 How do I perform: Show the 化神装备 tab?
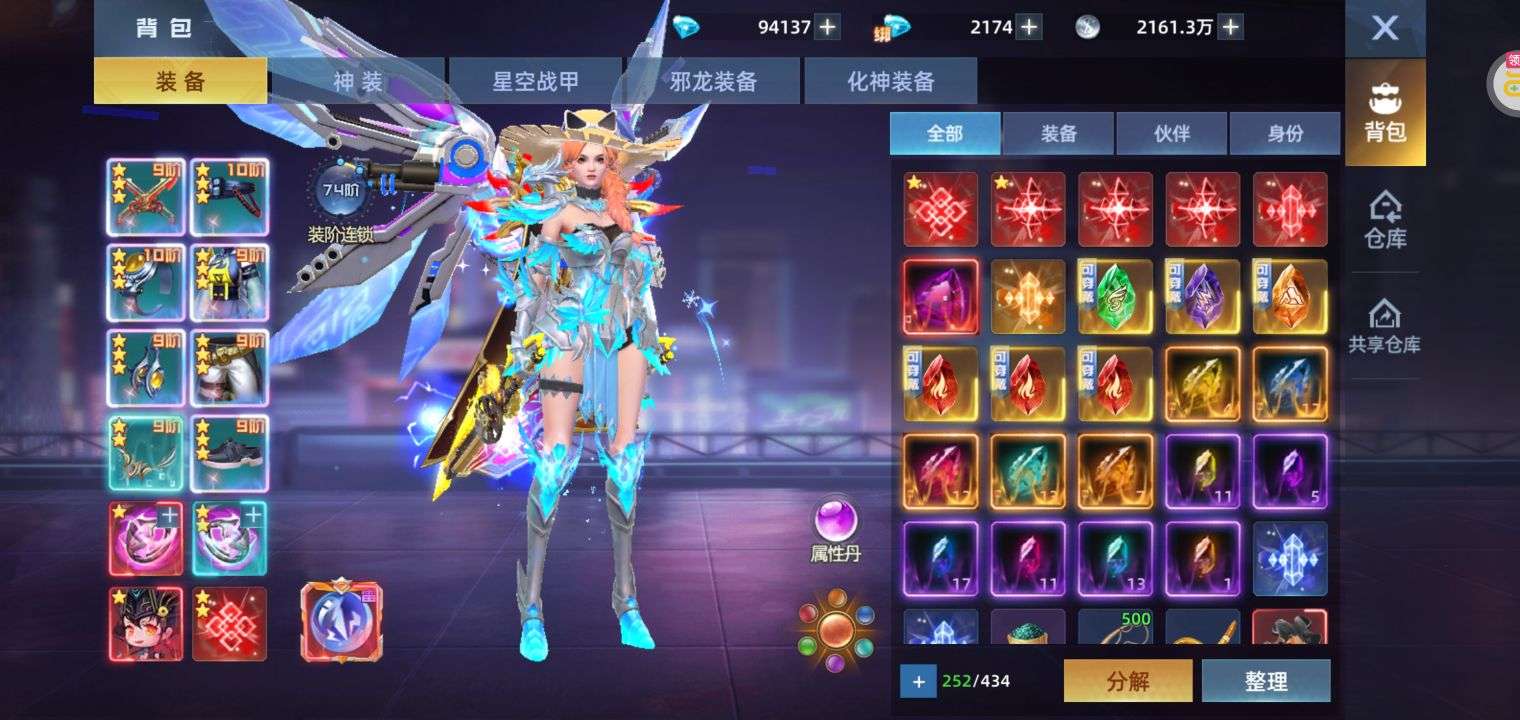[x=890, y=81]
